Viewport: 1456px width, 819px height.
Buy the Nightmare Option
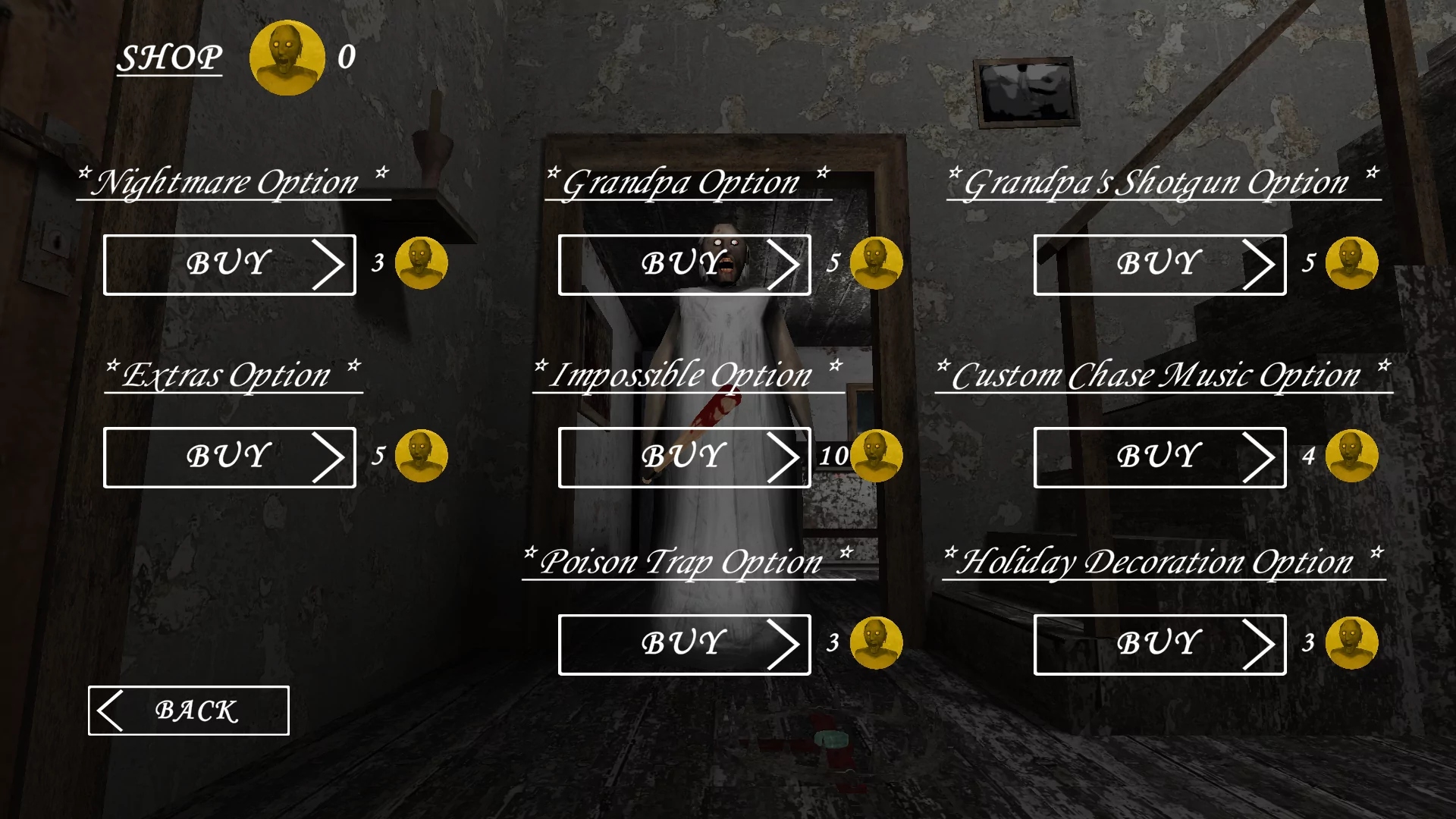click(229, 264)
